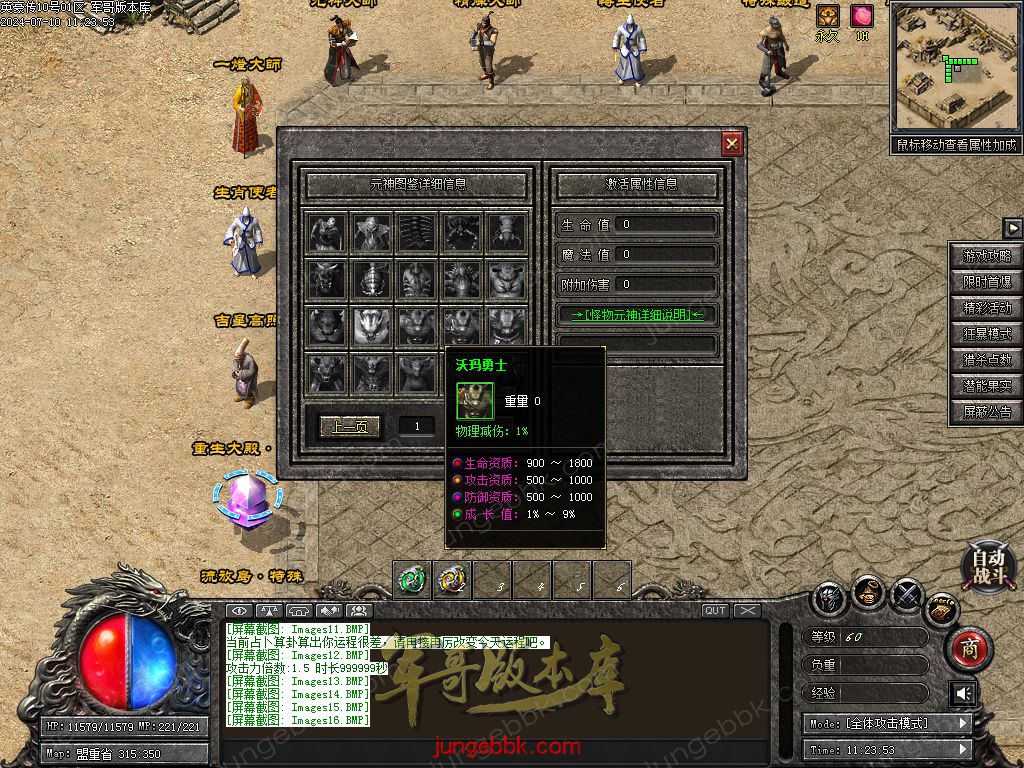Open the shop via the red 商 button
This screenshot has width=1024, height=768.
pyautogui.click(x=968, y=648)
